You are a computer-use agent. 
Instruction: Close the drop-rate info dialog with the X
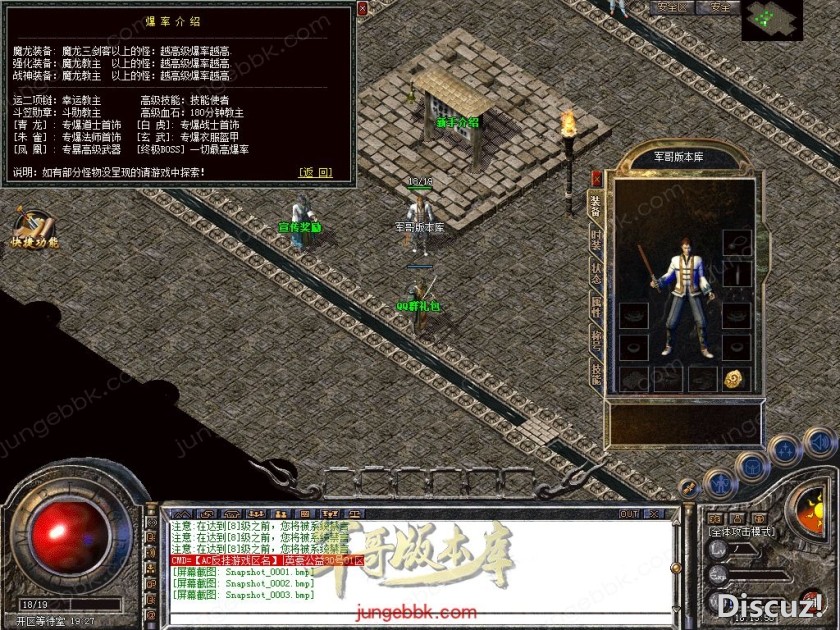tap(362, 8)
